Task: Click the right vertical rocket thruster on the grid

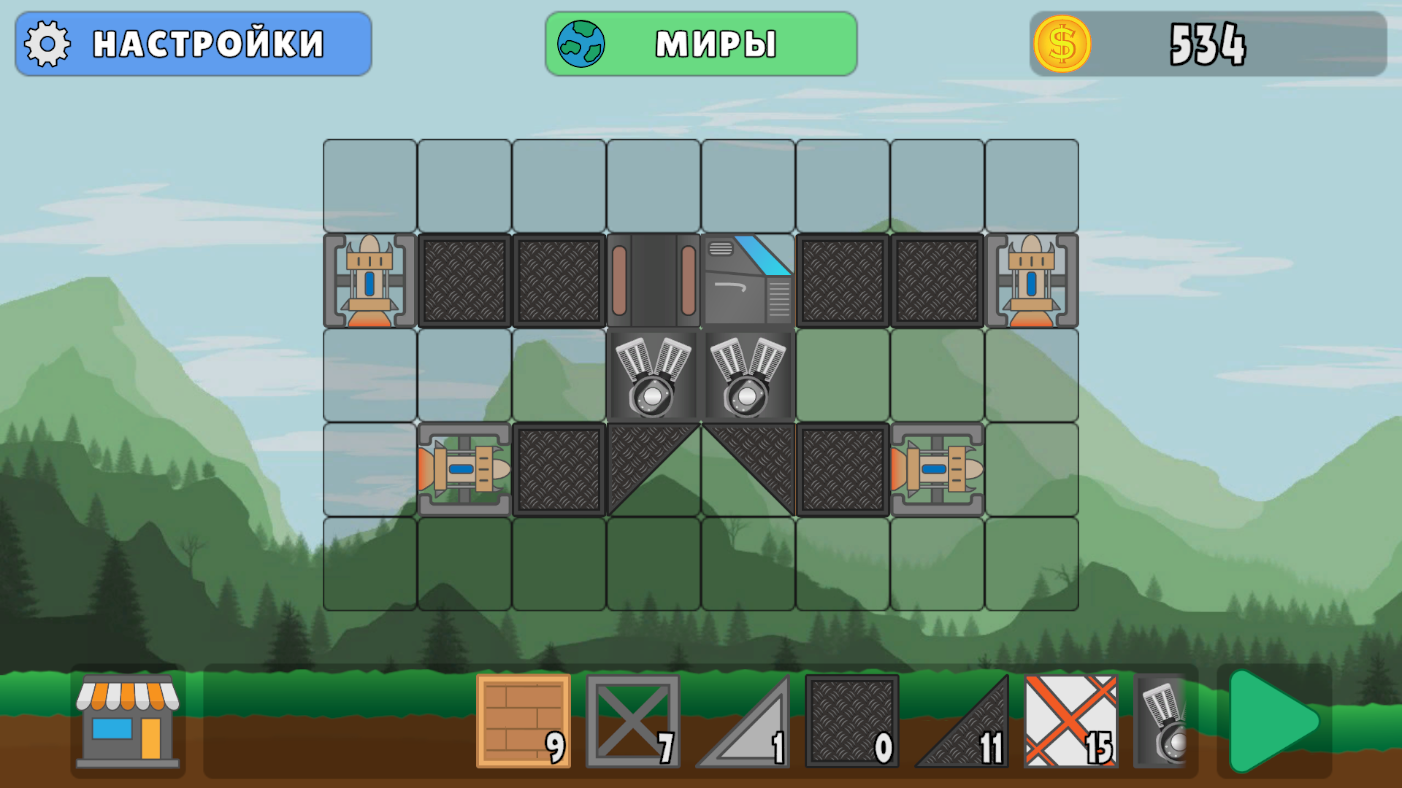Action: (1031, 280)
